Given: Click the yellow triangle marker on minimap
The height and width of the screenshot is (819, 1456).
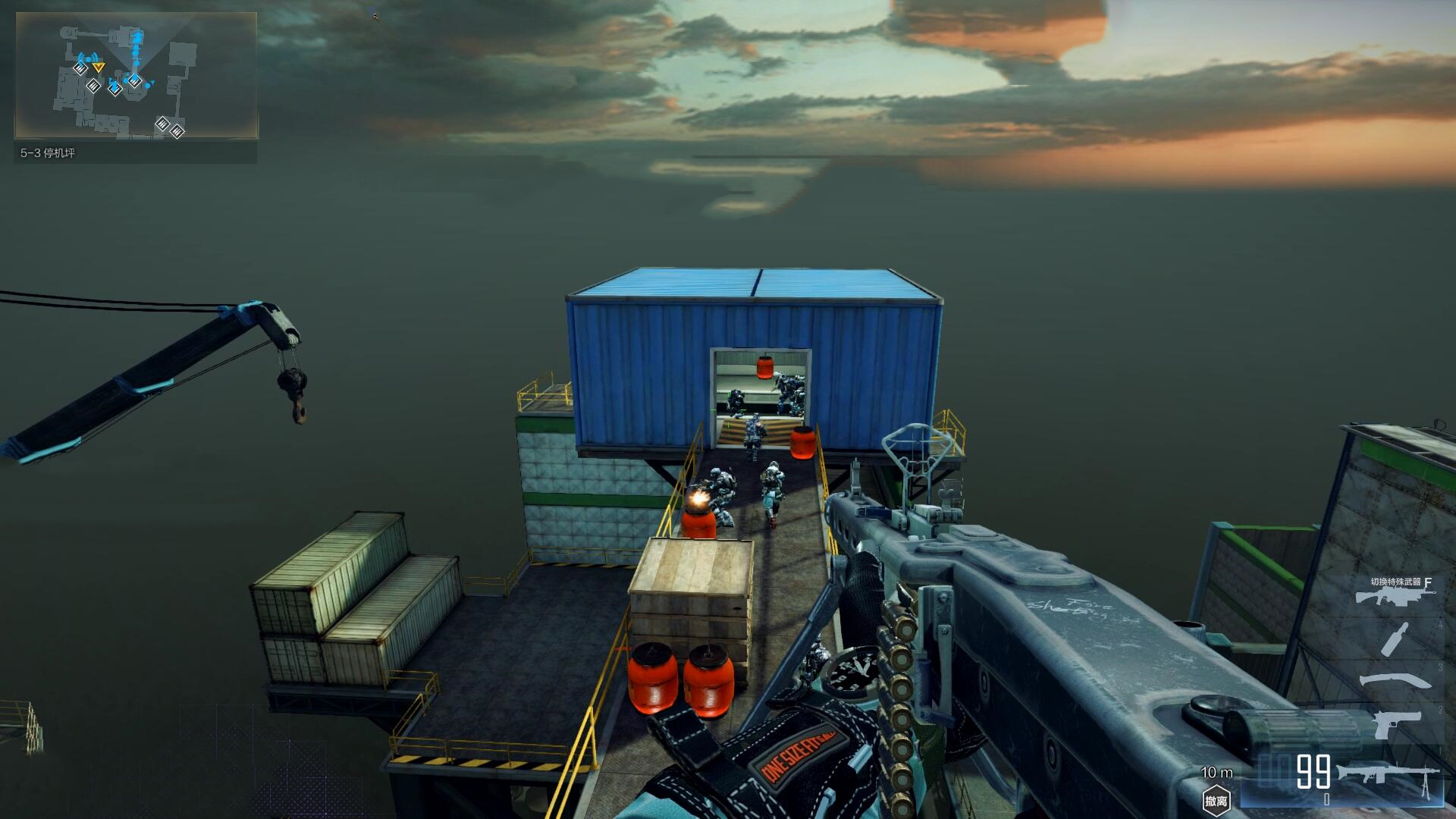Looking at the screenshot, I should coord(99,67).
